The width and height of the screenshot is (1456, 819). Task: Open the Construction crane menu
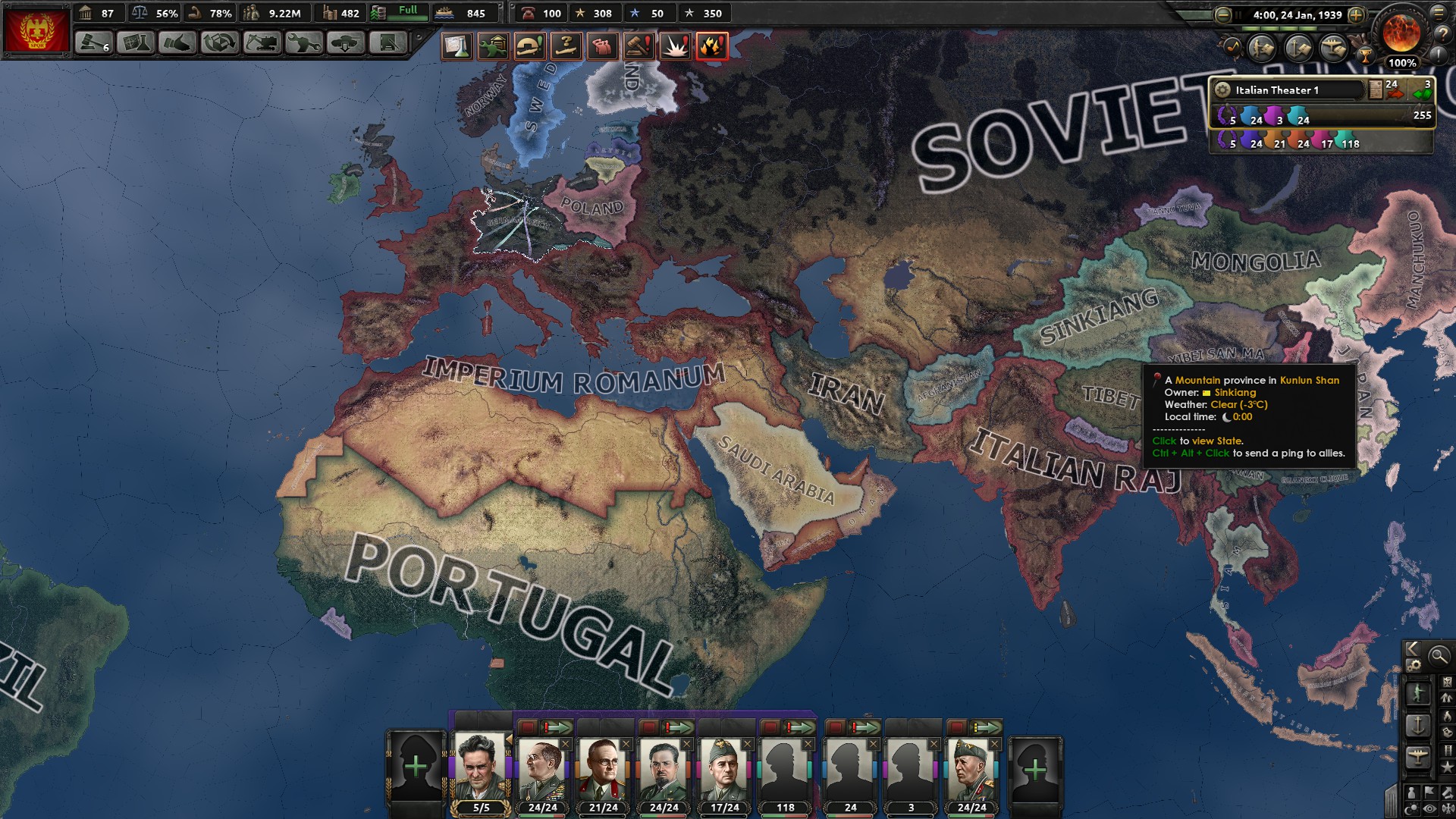click(261, 43)
